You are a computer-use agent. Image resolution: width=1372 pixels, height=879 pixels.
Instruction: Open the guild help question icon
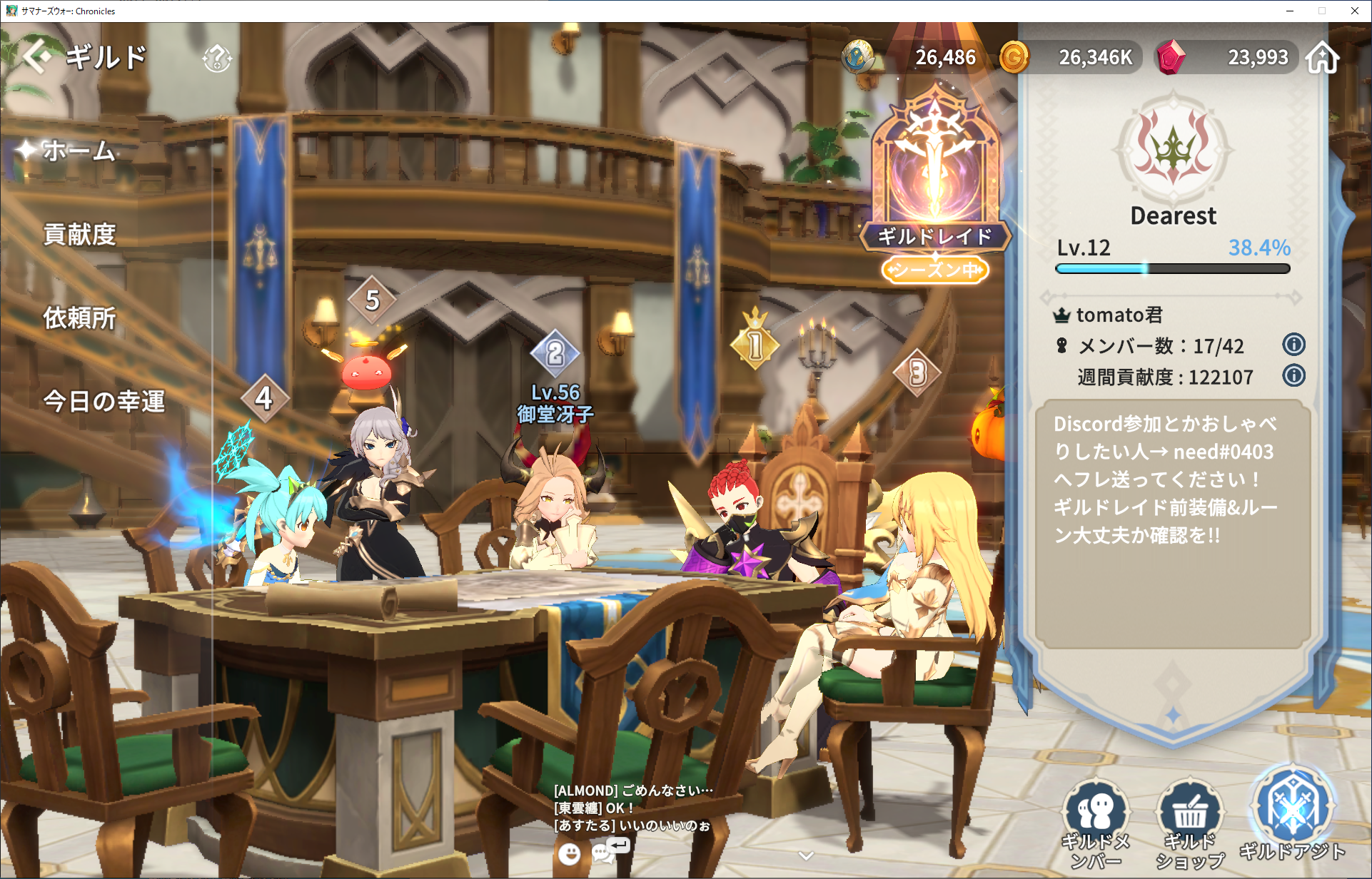pyautogui.click(x=217, y=59)
